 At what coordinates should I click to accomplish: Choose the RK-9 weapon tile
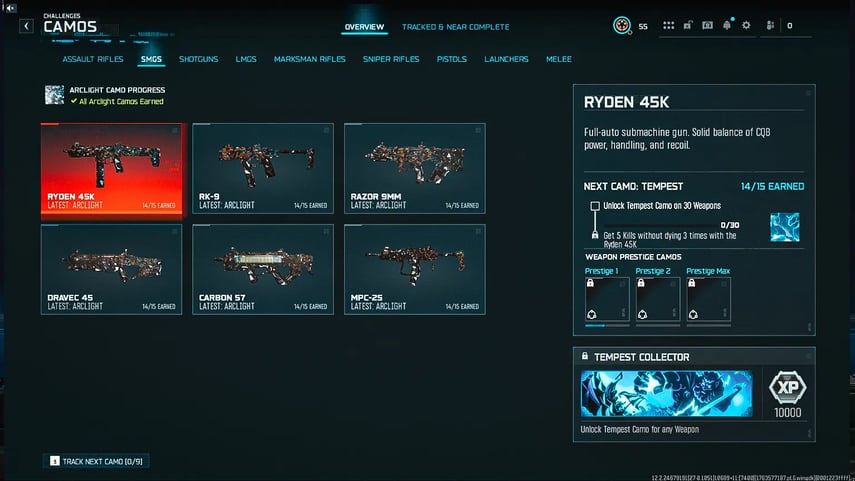click(x=263, y=168)
